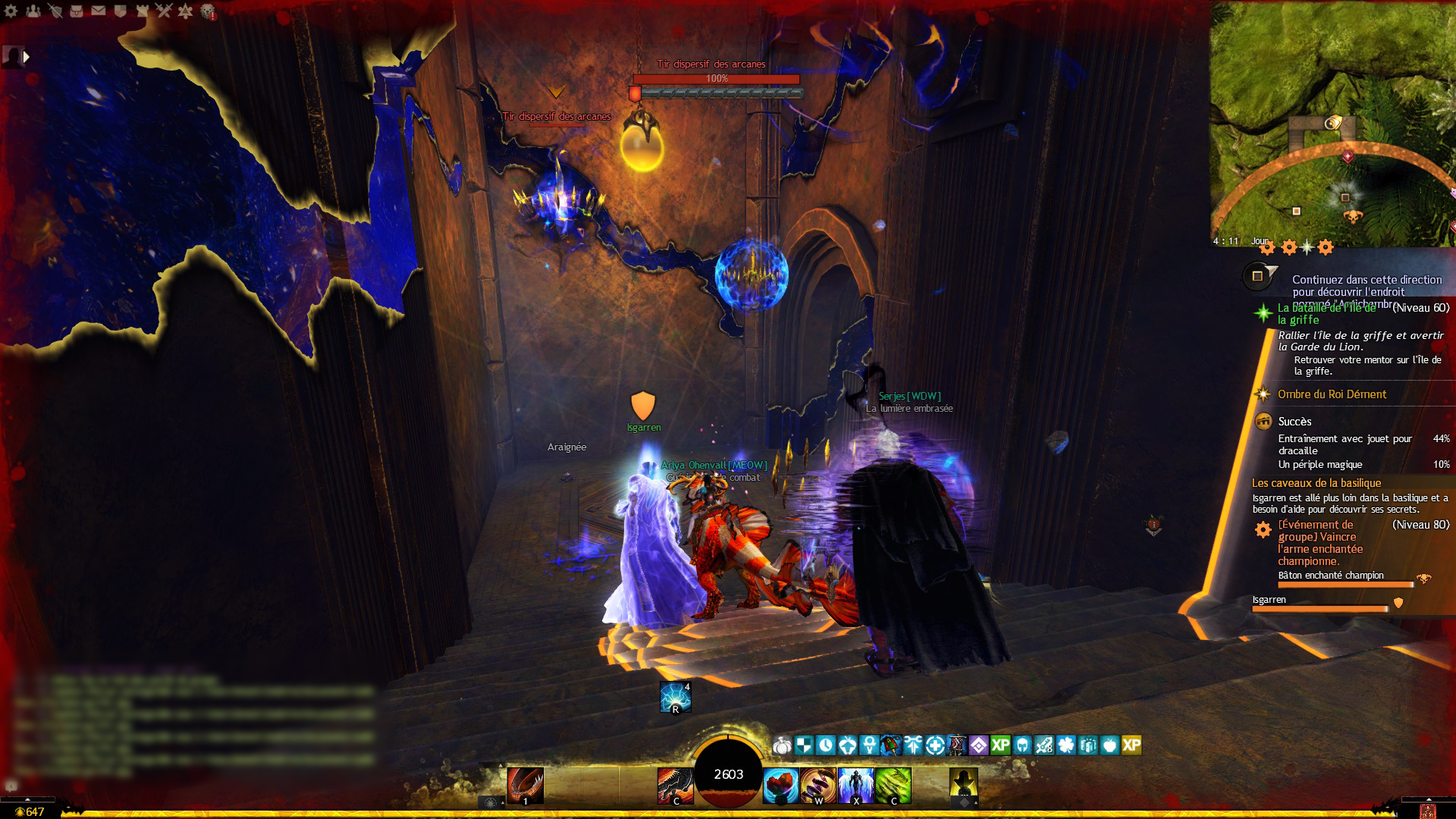Open the hero panel sword-and-shield icon
1456x819 pixels.
point(55,11)
